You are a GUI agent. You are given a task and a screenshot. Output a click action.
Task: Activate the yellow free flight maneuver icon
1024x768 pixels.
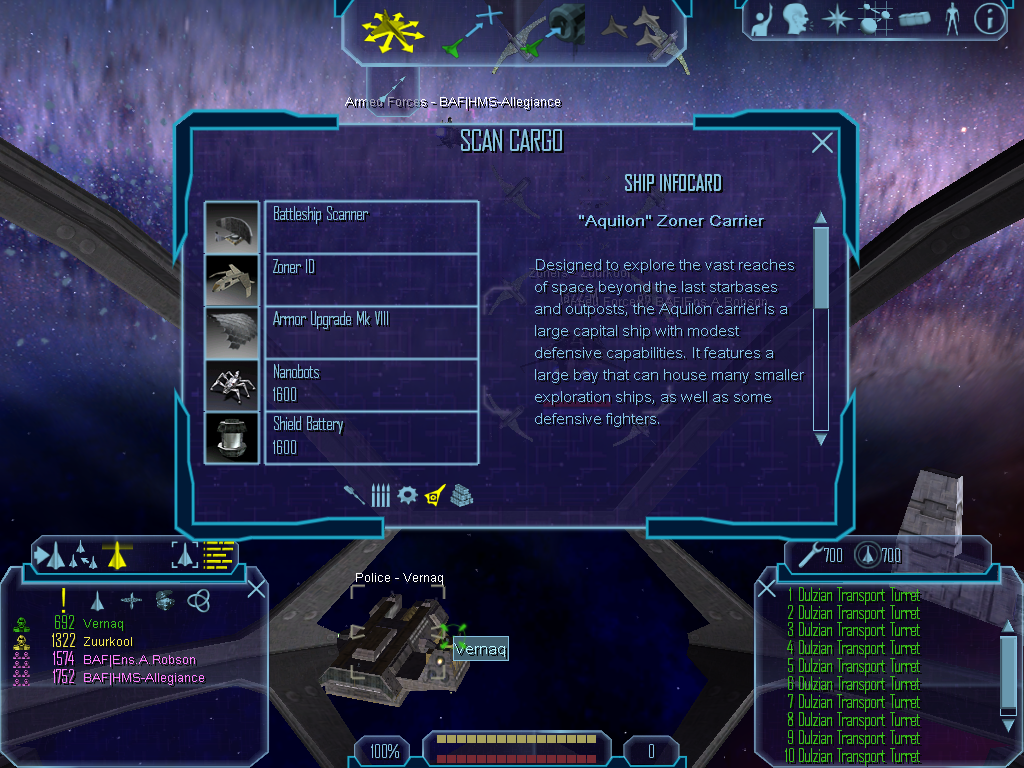pyautogui.click(x=394, y=30)
